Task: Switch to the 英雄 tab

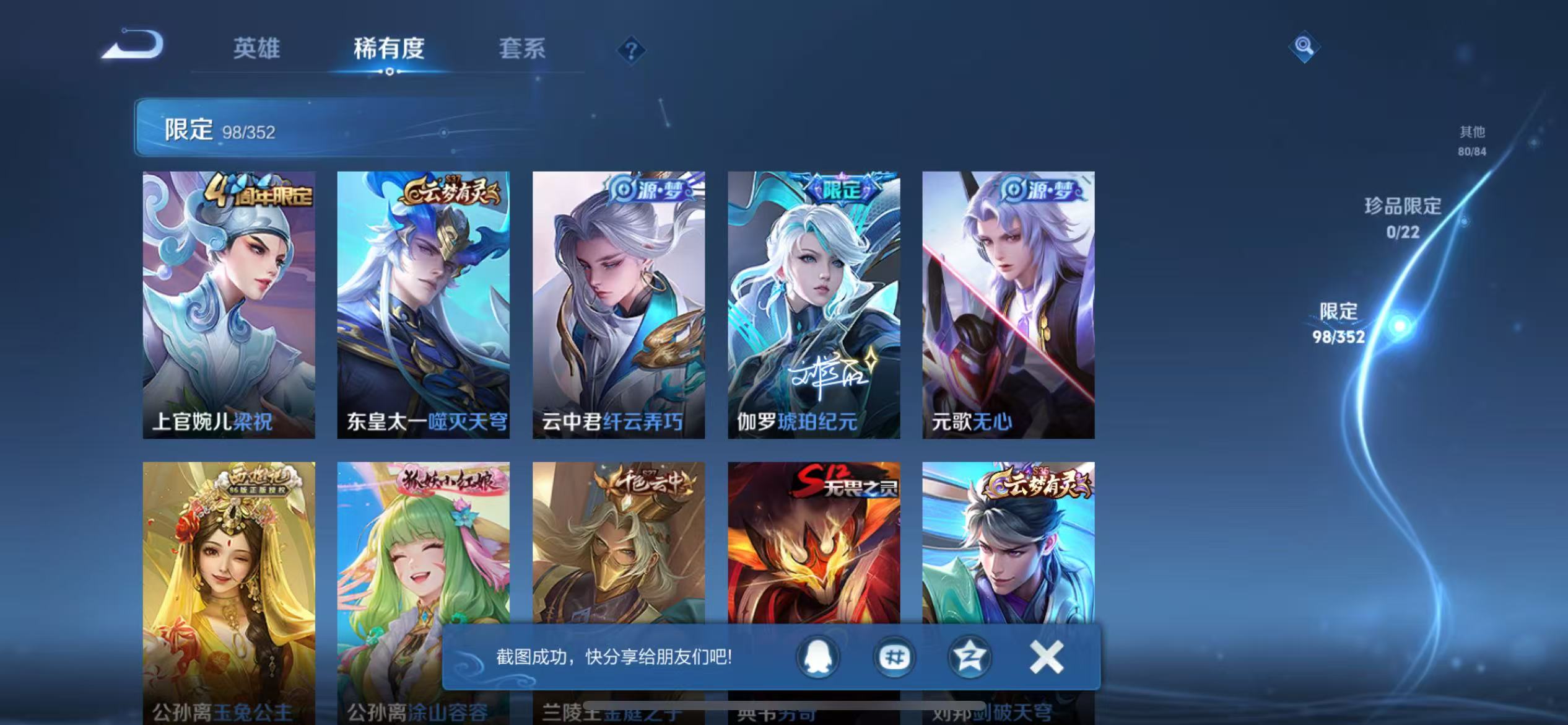Action: click(x=256, y=48)
